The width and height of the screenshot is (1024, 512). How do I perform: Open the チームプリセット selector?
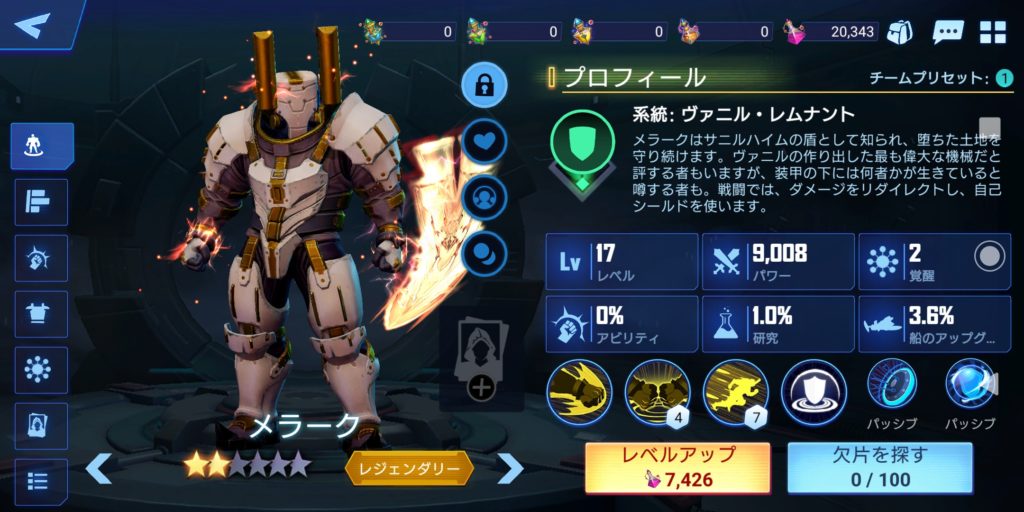[x=1004, y=78]
